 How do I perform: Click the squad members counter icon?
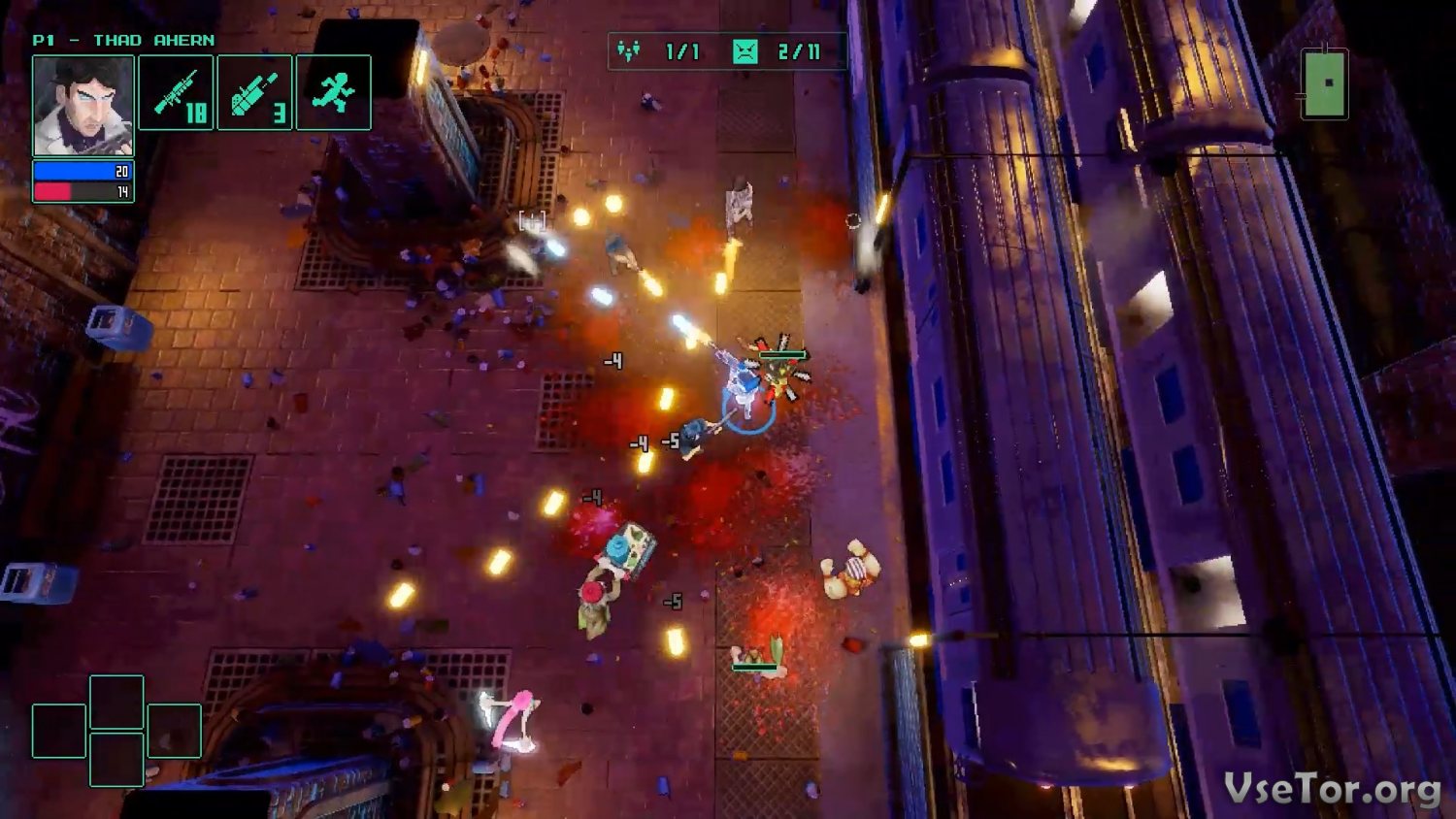(x=629, y=51)
